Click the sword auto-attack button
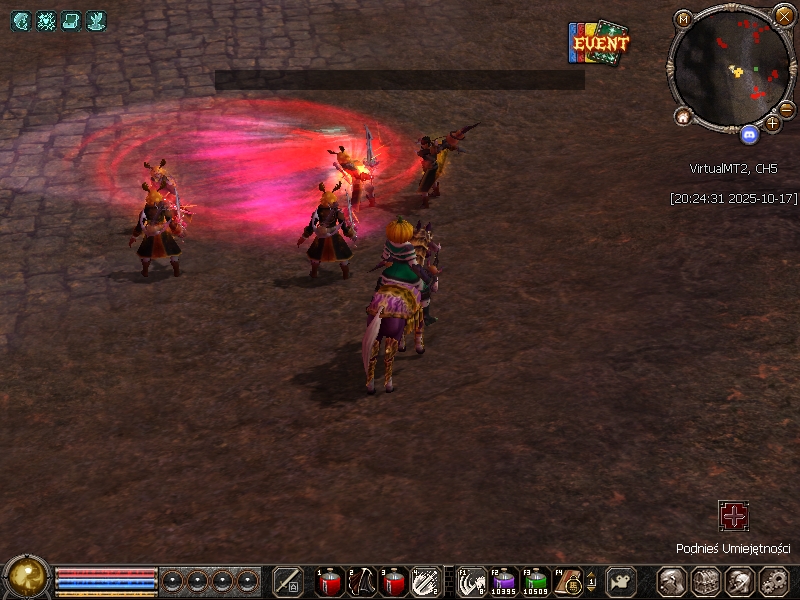The image size is (800, 600). [x=288, y=581]
